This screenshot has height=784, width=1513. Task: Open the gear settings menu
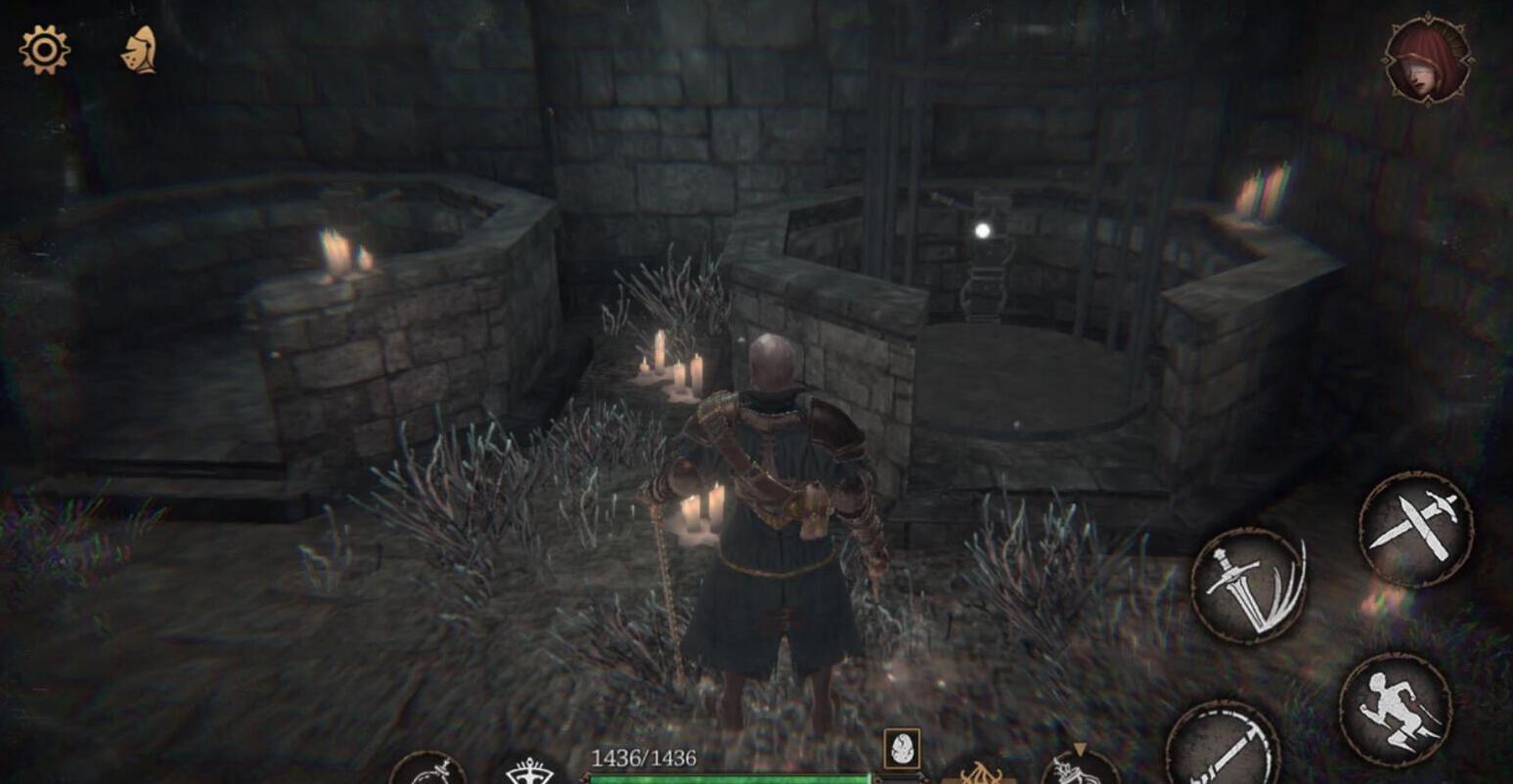pyautogui.click(x=45, y=50)
